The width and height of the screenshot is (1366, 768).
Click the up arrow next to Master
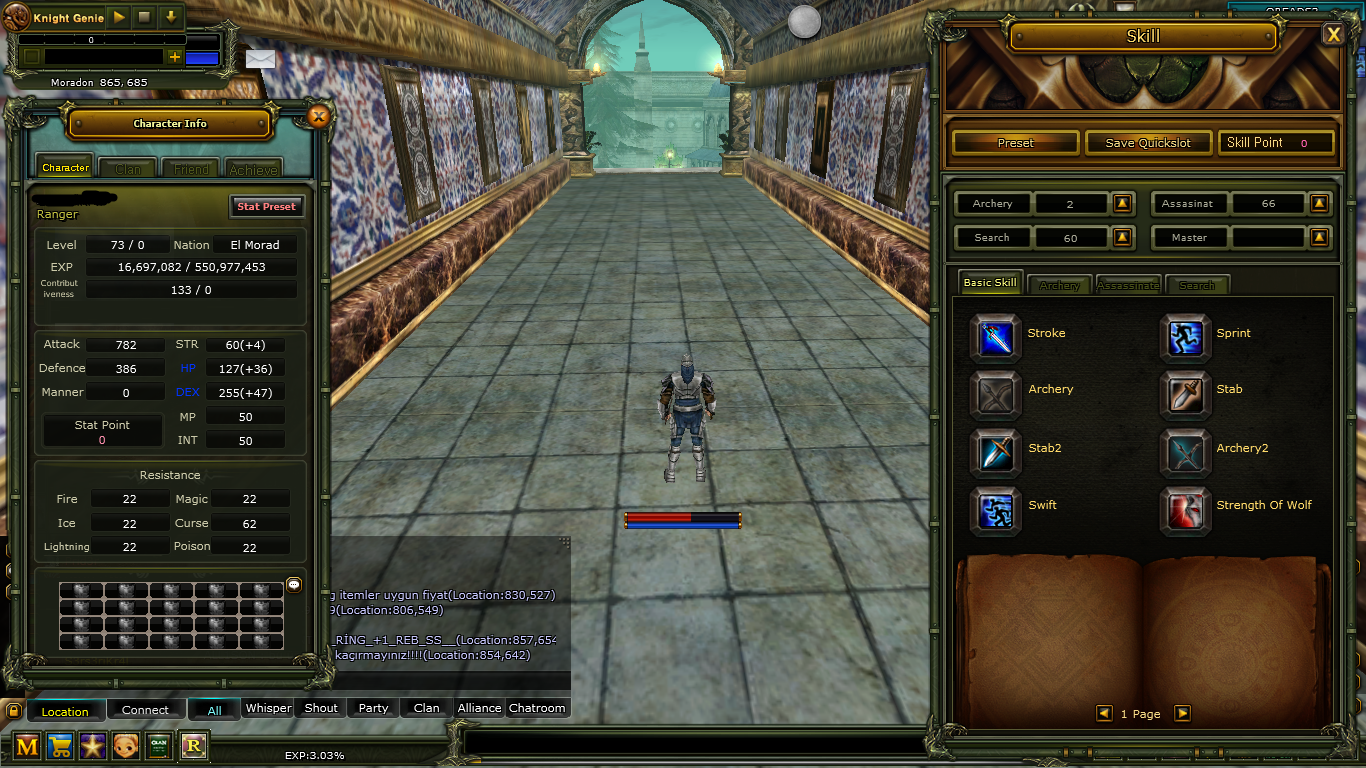[1319, 237]
